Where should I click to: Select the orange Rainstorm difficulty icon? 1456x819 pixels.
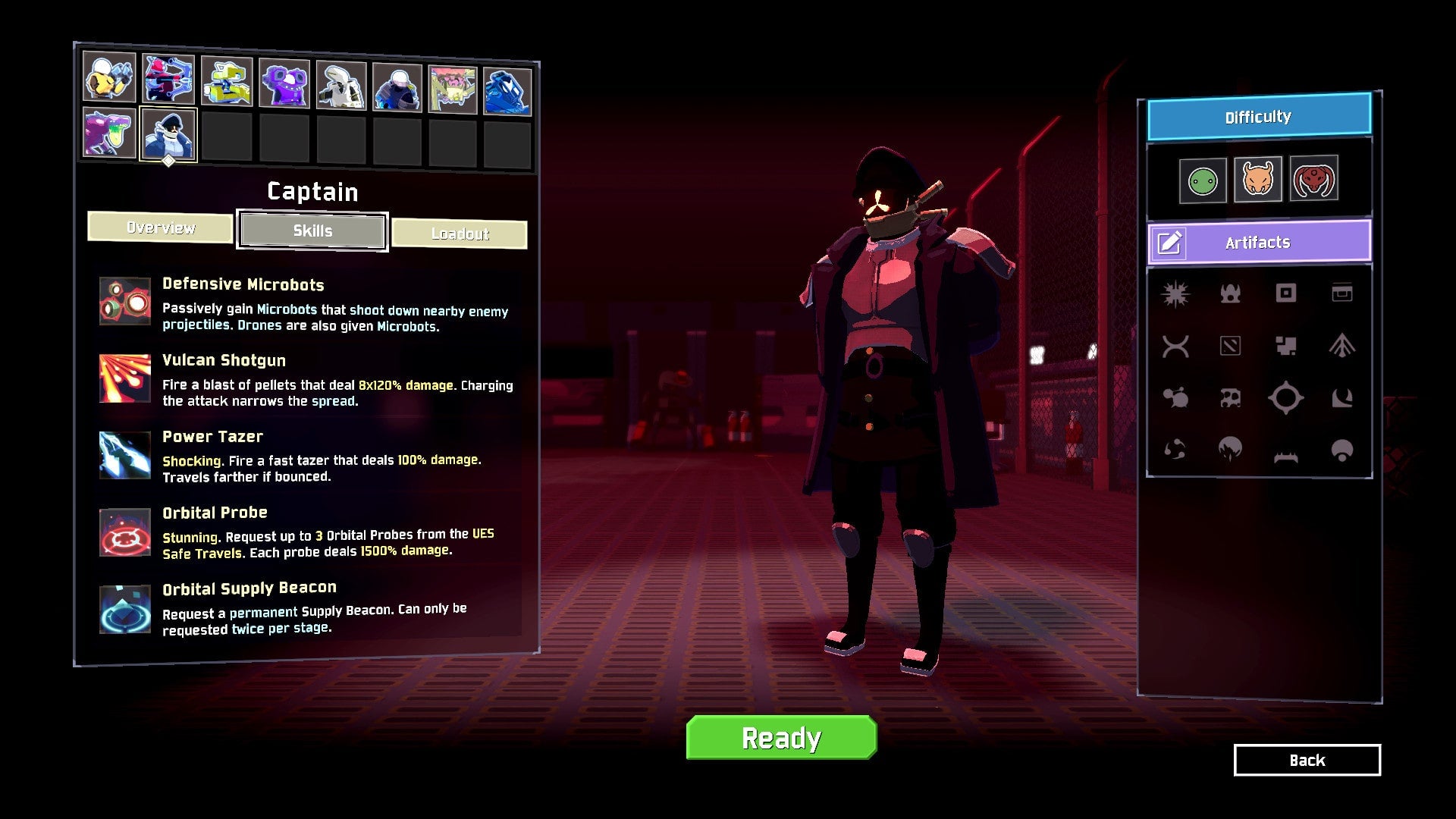1259,180
